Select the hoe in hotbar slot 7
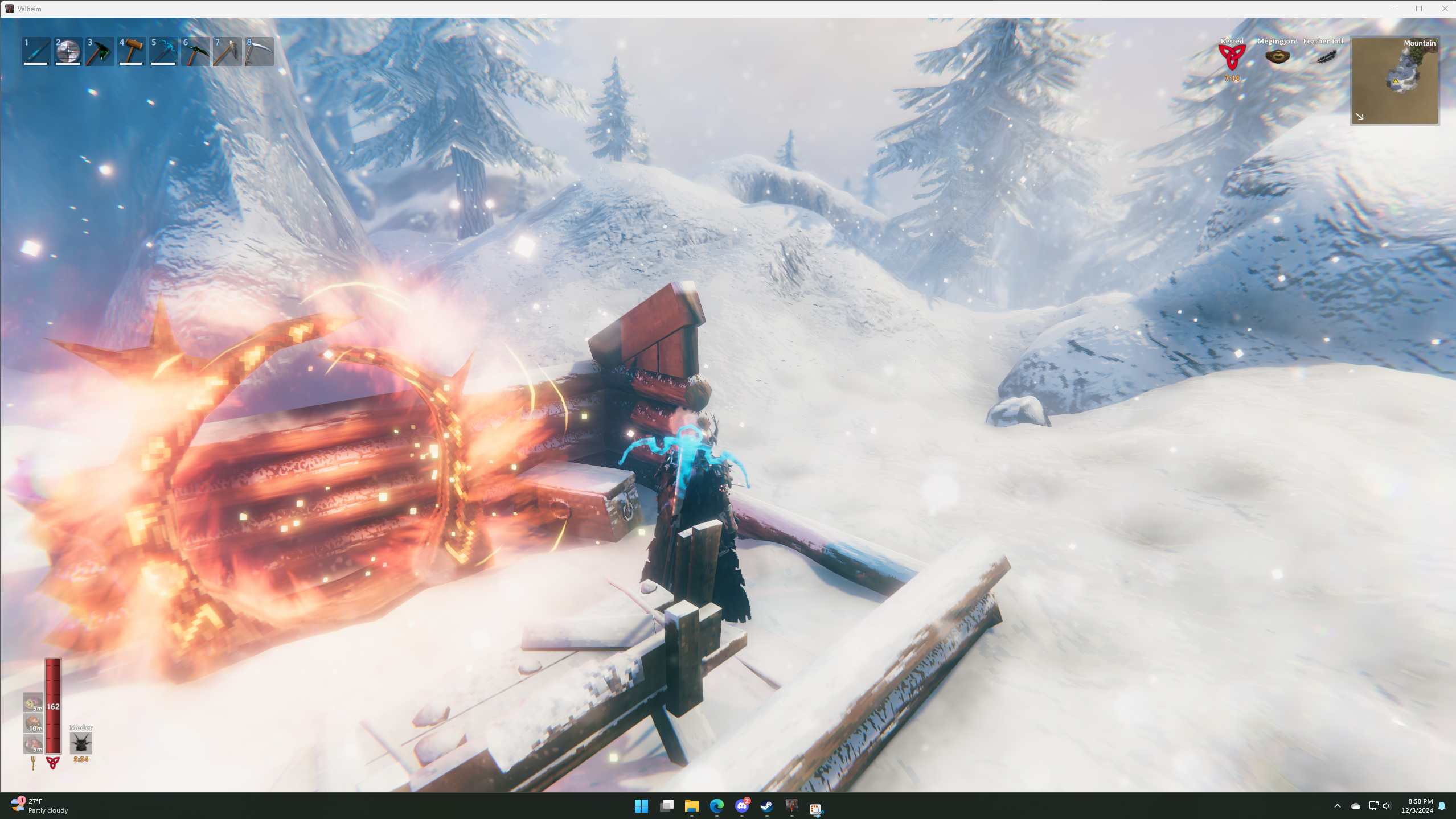 coord(227,52)
